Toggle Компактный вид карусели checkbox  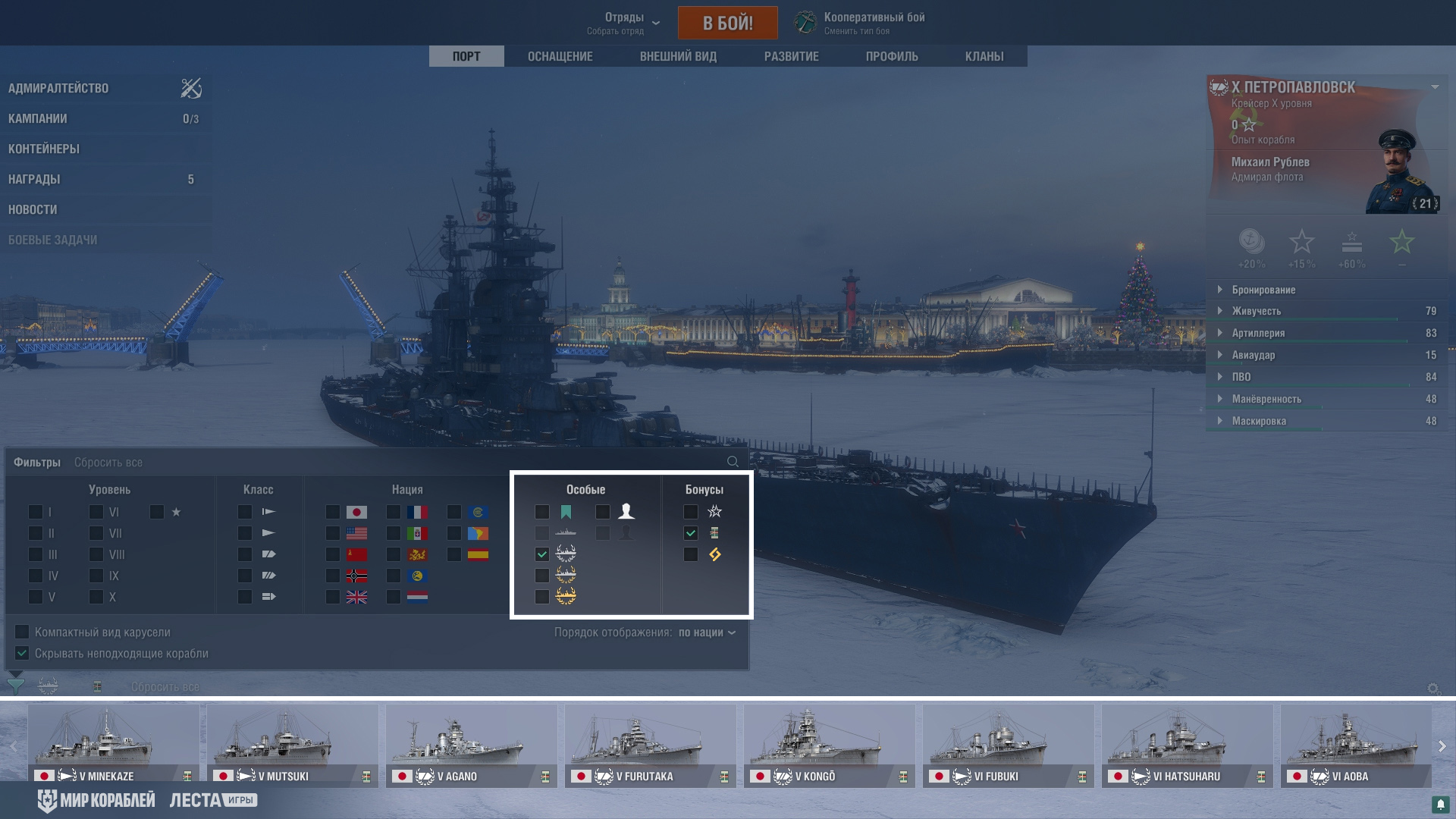point(22,632)
